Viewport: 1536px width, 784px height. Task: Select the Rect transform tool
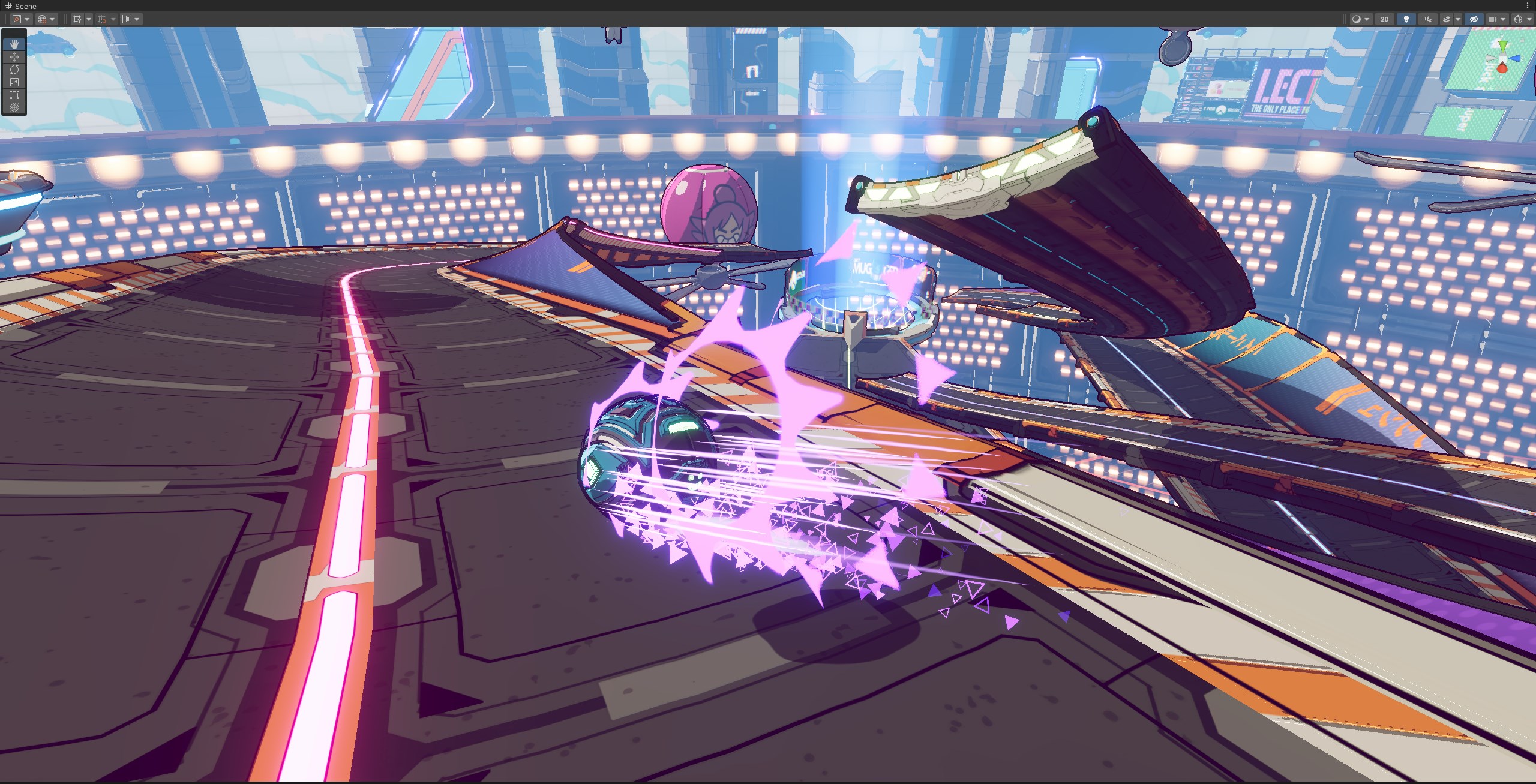point(14,95)
